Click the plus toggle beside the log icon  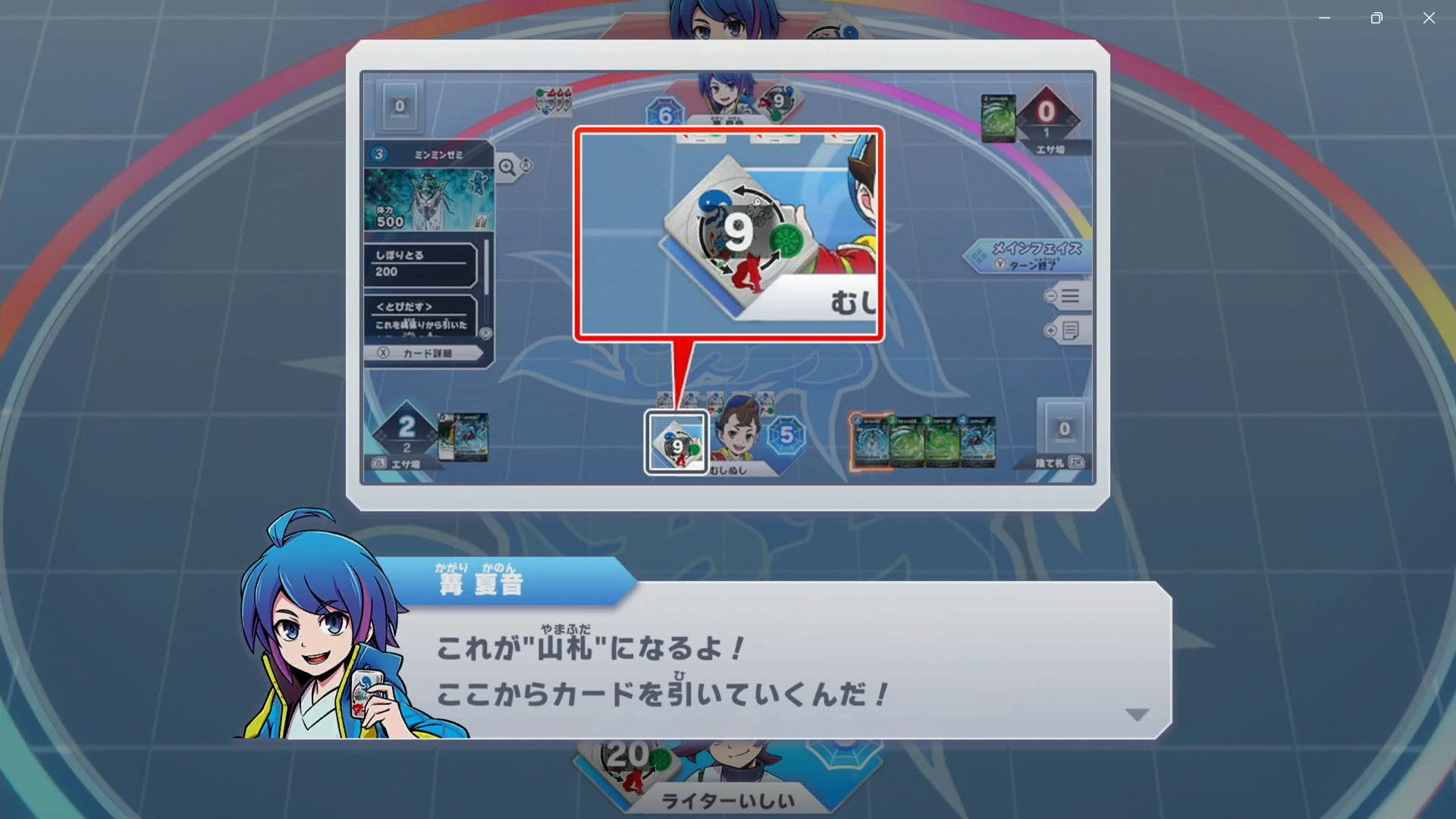pos(1050,330)
